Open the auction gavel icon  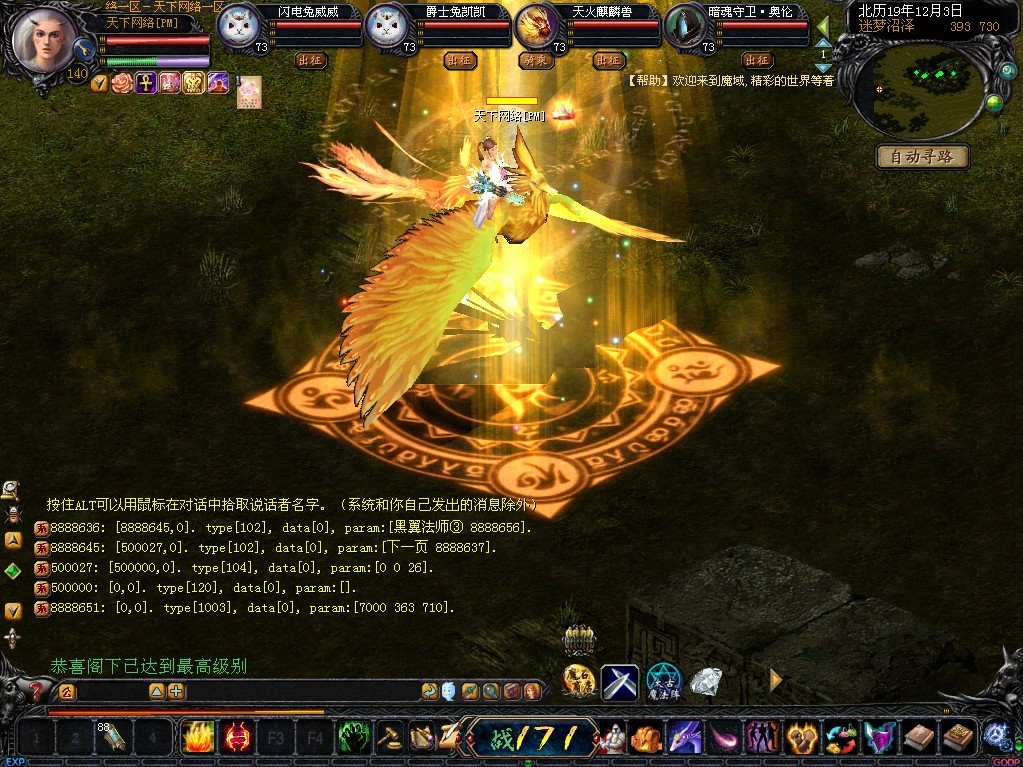tap(389, 738)
